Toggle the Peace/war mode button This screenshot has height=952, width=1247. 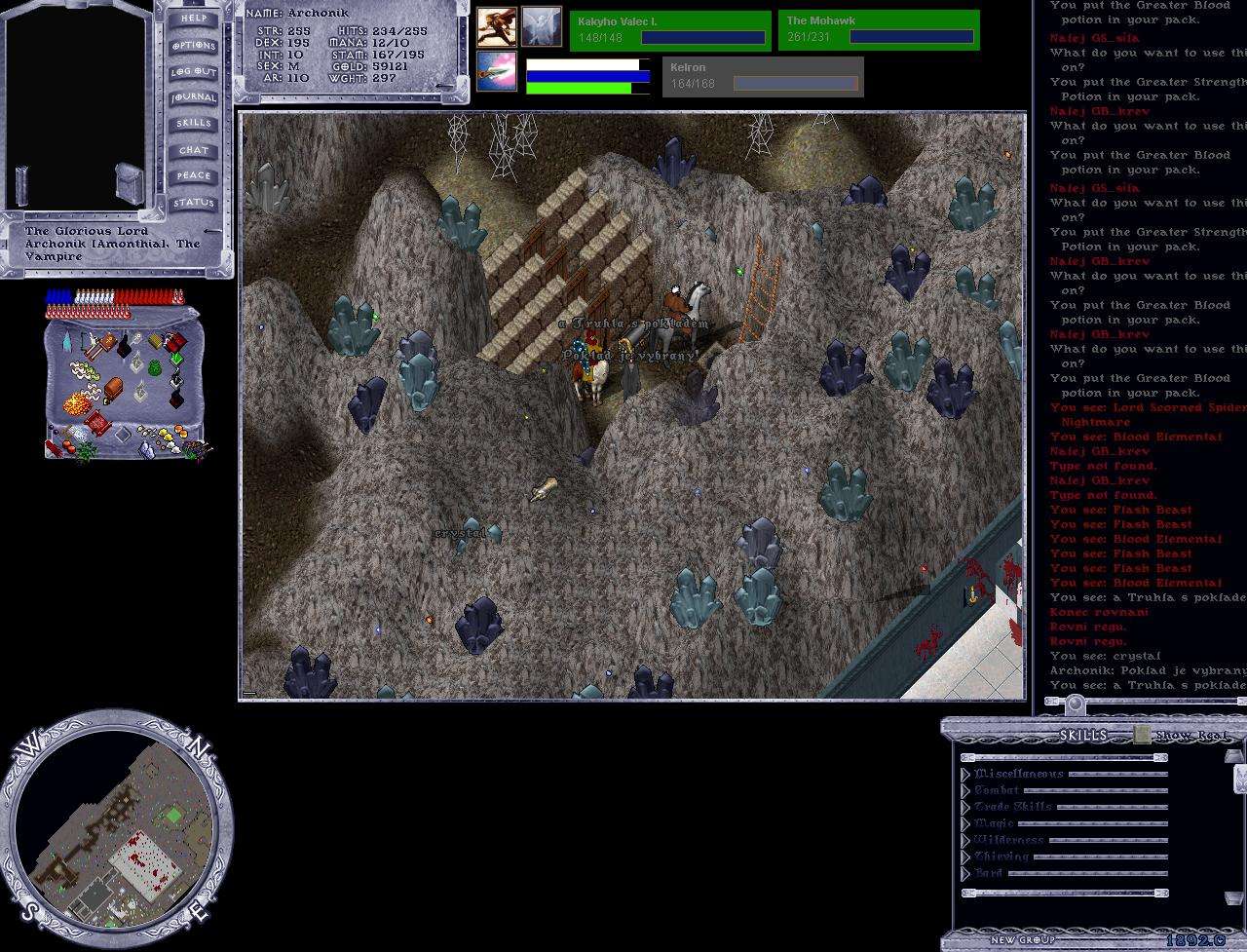[x=193, y=176]
